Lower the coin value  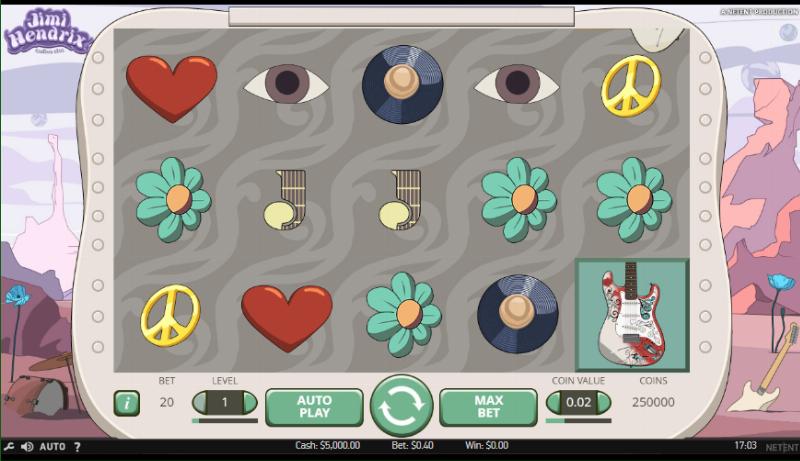pos(555,403)
